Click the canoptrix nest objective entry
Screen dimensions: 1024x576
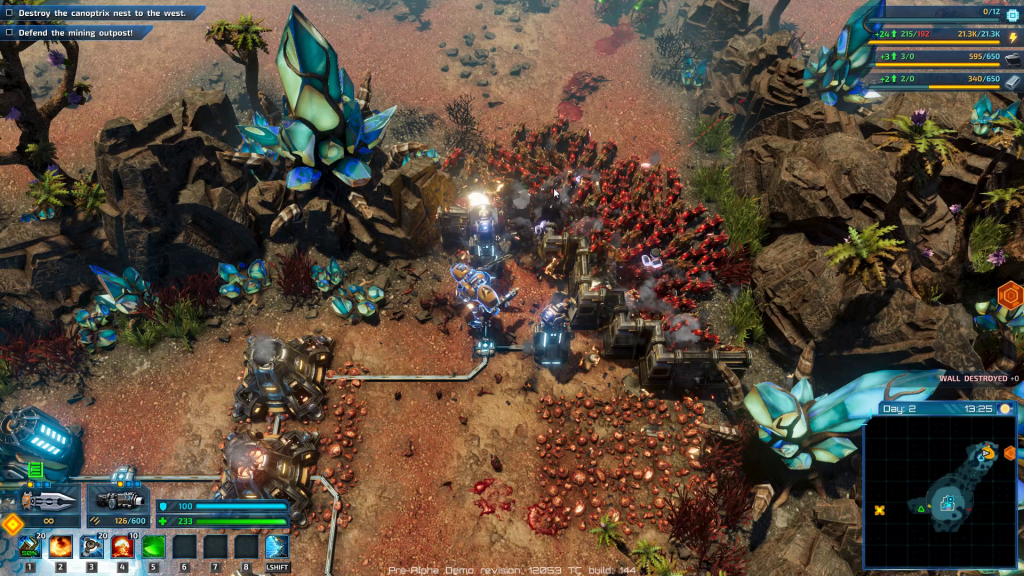click(102, 14)
